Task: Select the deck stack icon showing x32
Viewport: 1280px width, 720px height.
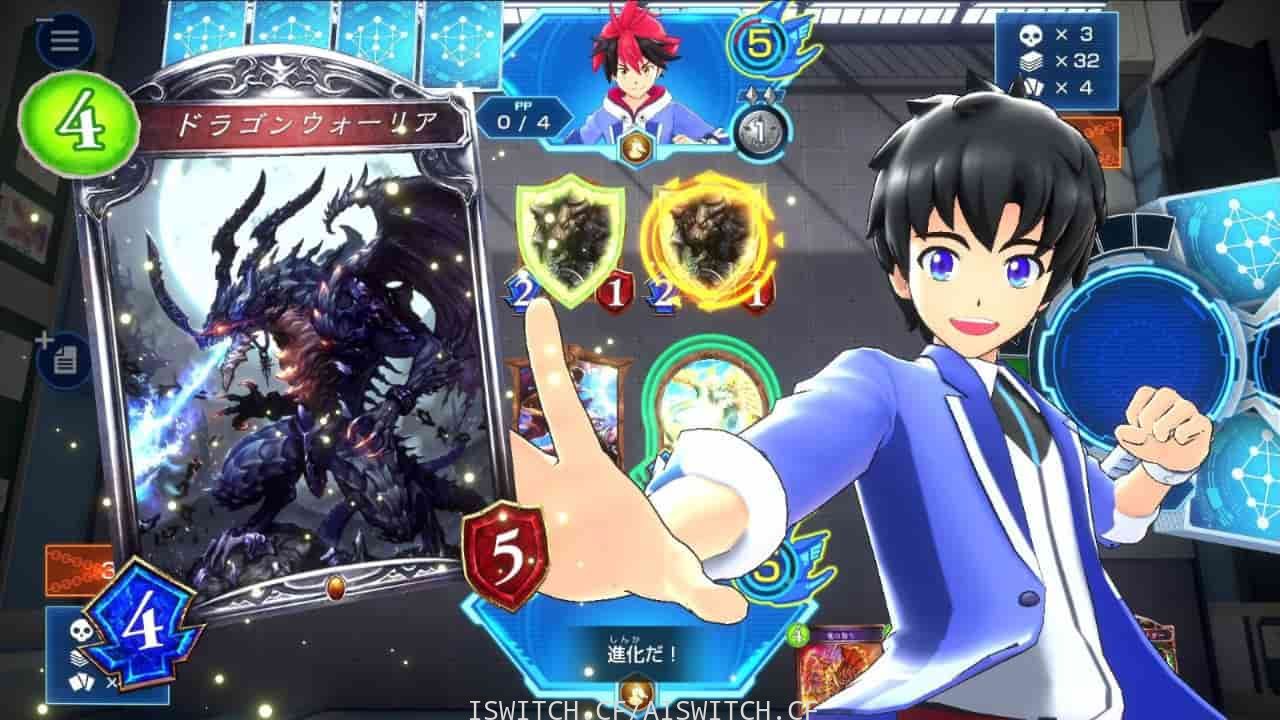Action: click(x=1032, y=60)
